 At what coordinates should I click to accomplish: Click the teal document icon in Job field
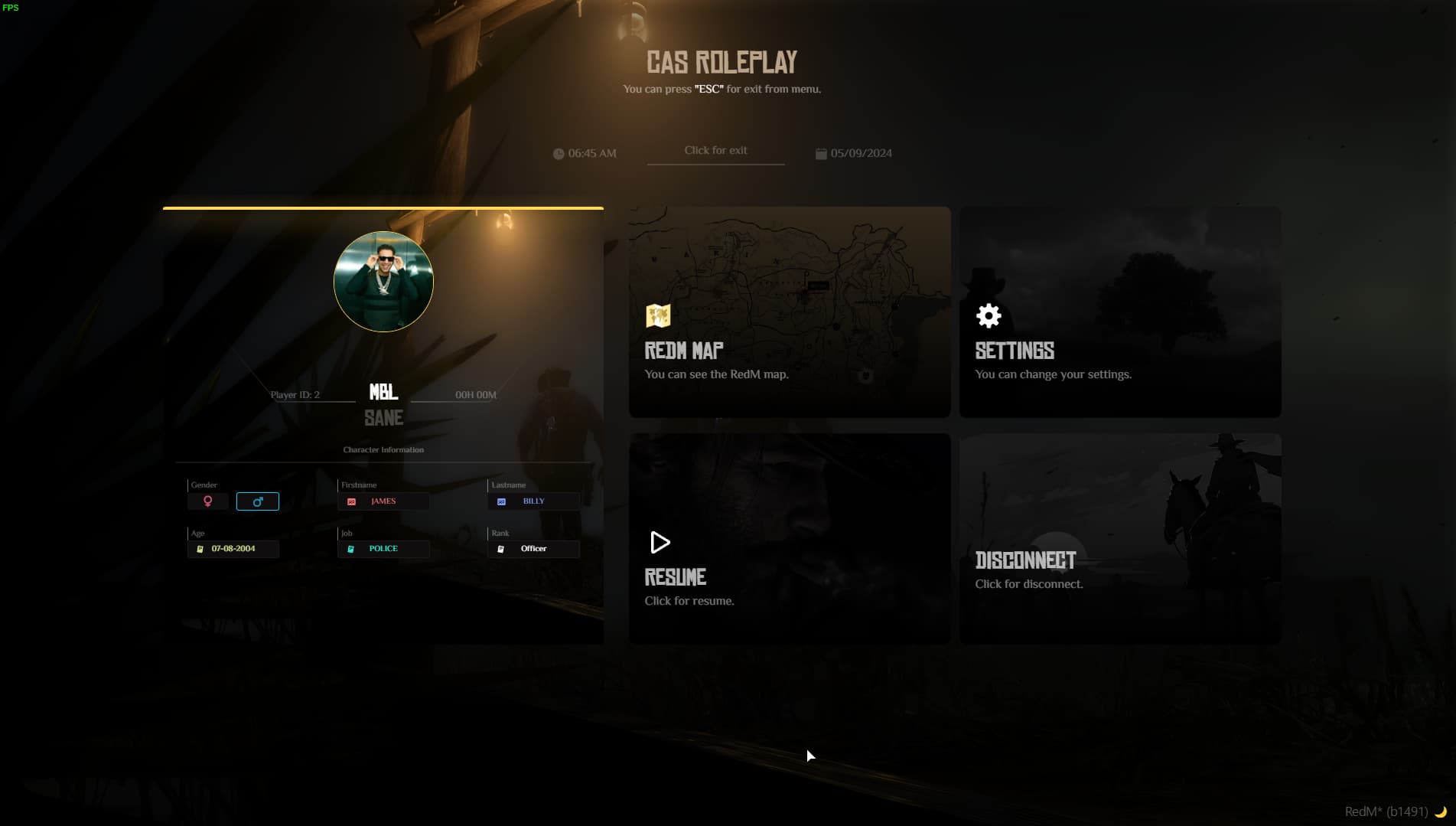click(x=351, y=549)
